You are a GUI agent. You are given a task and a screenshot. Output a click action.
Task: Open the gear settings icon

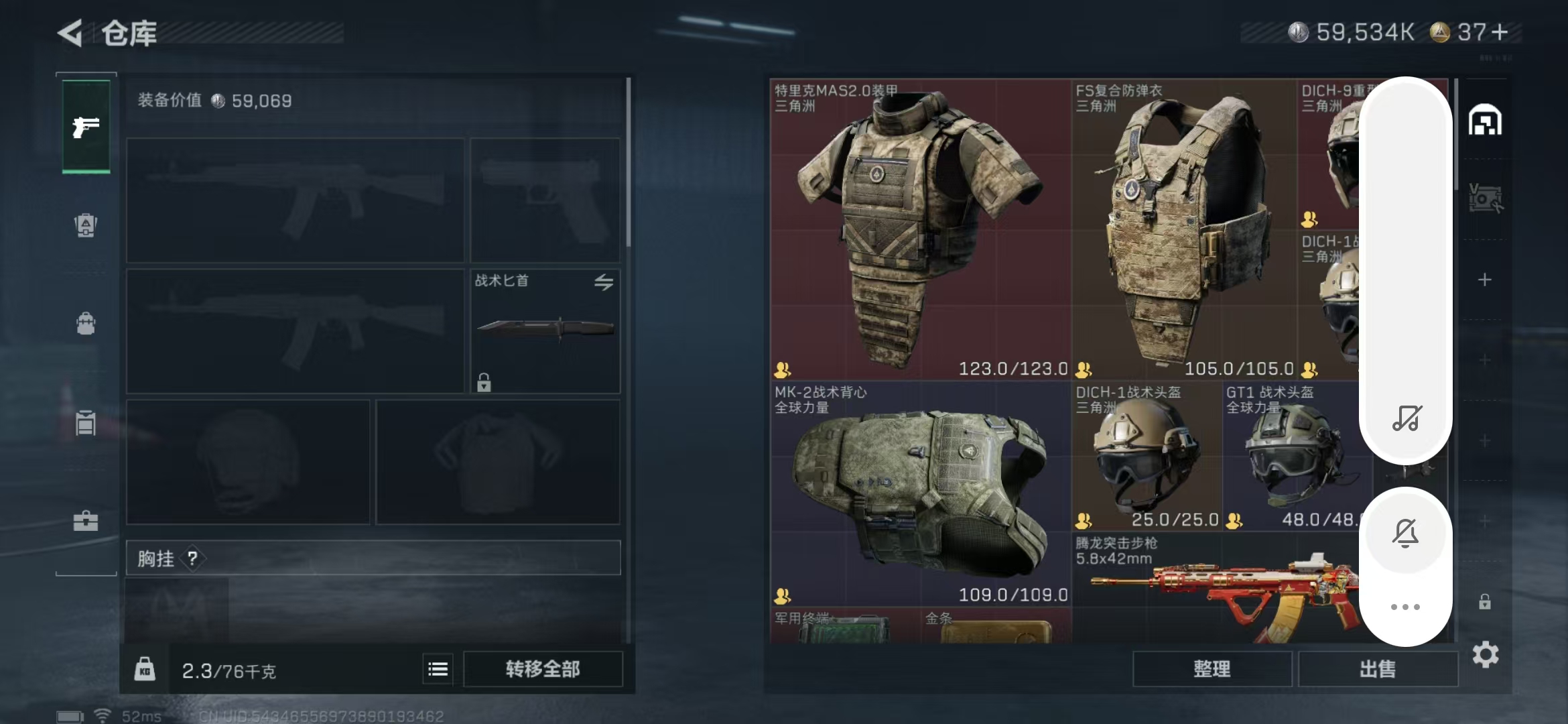tap(1486, 654)
